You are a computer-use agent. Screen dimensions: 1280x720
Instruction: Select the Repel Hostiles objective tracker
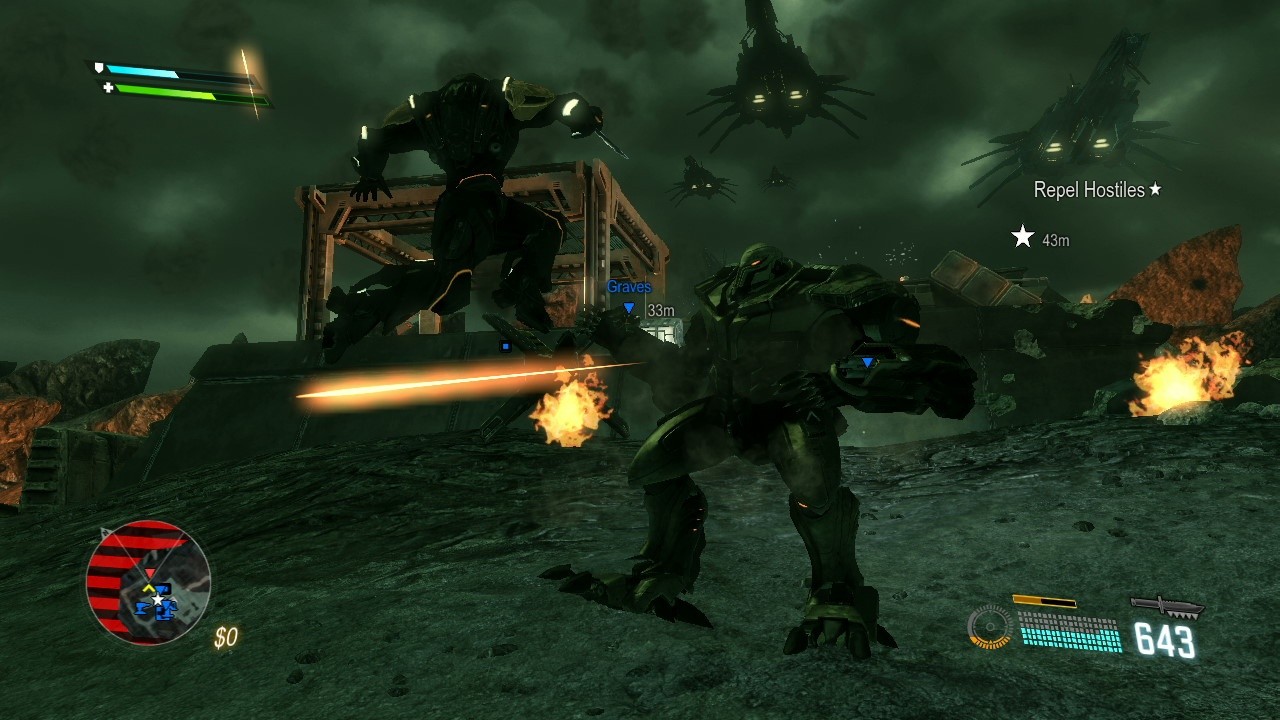click(x=1097, y=190)
